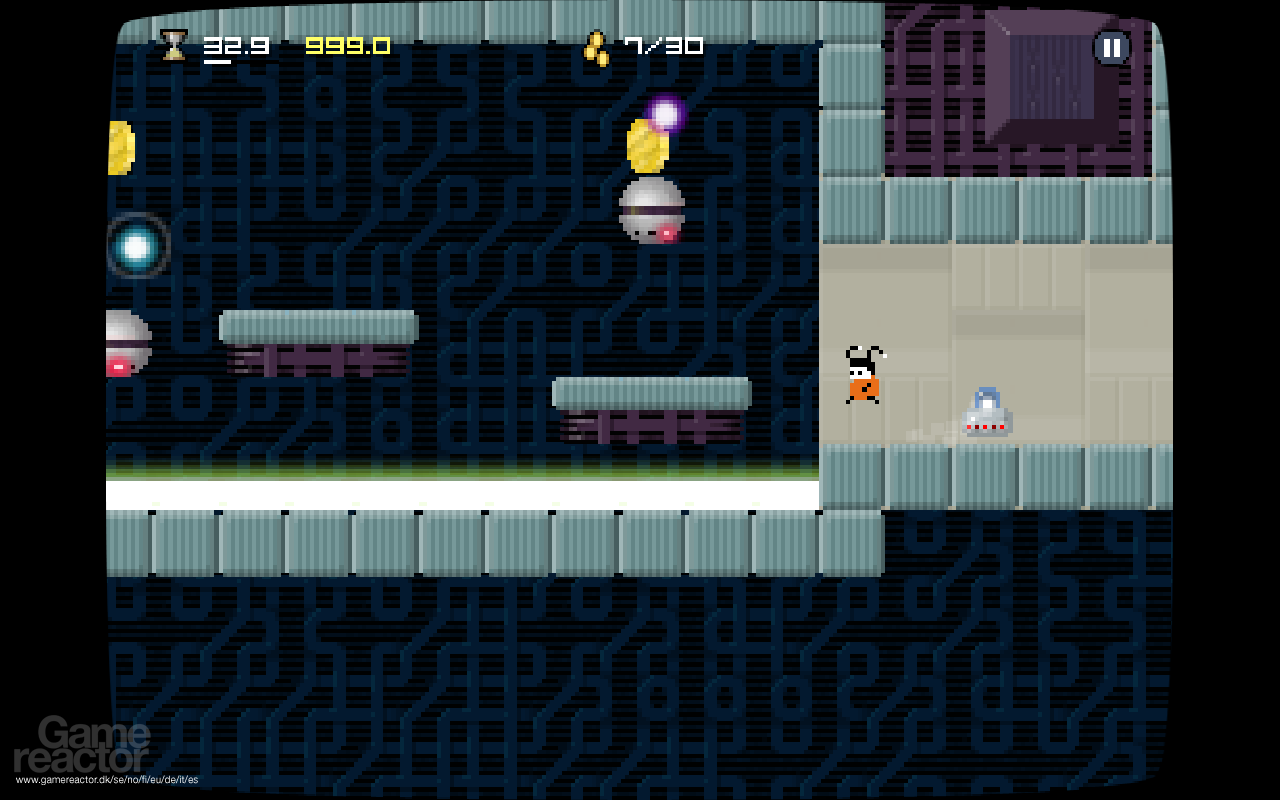Toggle the pause button in the top-right corner
The image size is (1280, 800).
tap(1110, 46)
